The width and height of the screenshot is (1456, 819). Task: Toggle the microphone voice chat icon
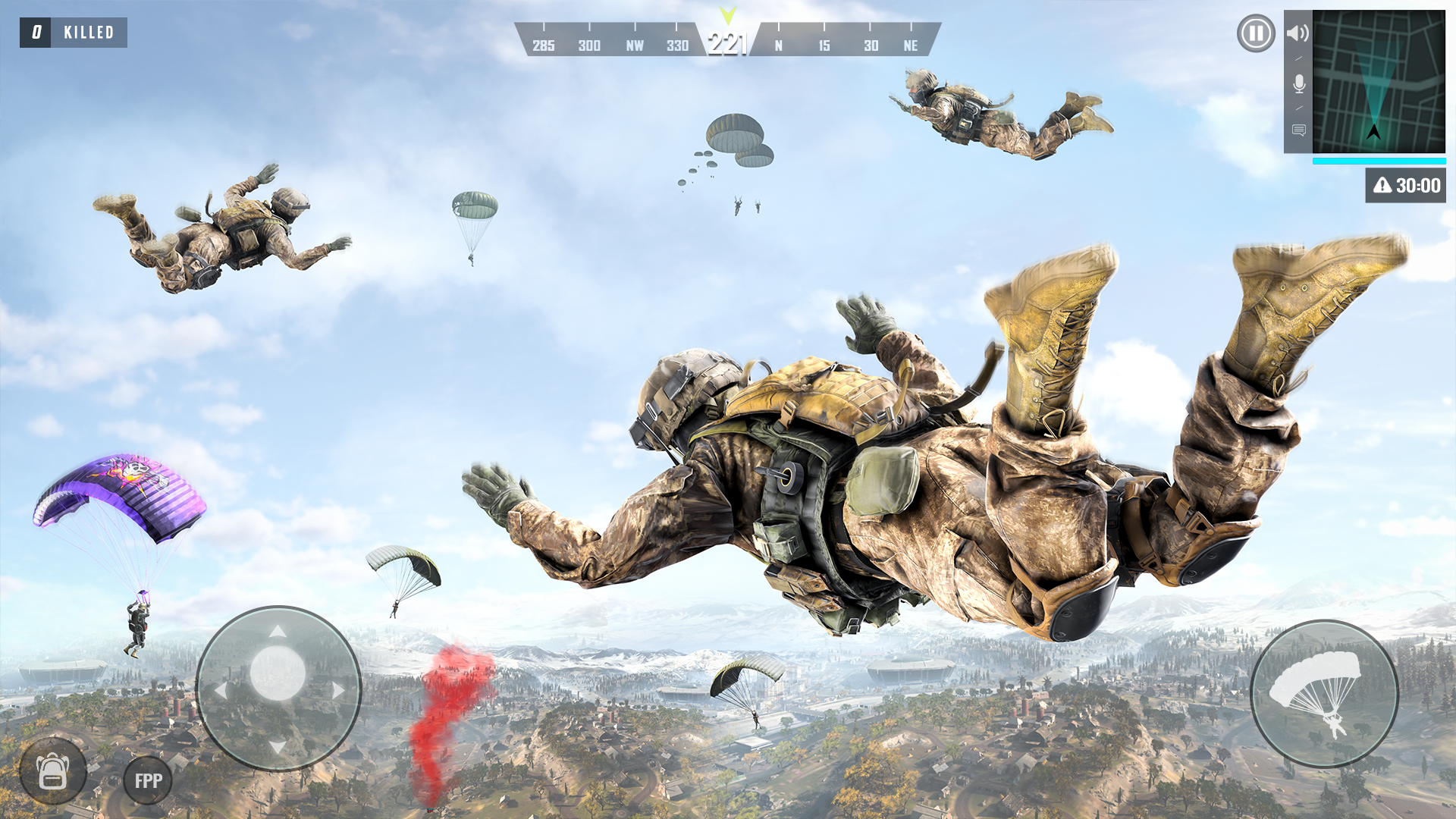(1298, 83)
